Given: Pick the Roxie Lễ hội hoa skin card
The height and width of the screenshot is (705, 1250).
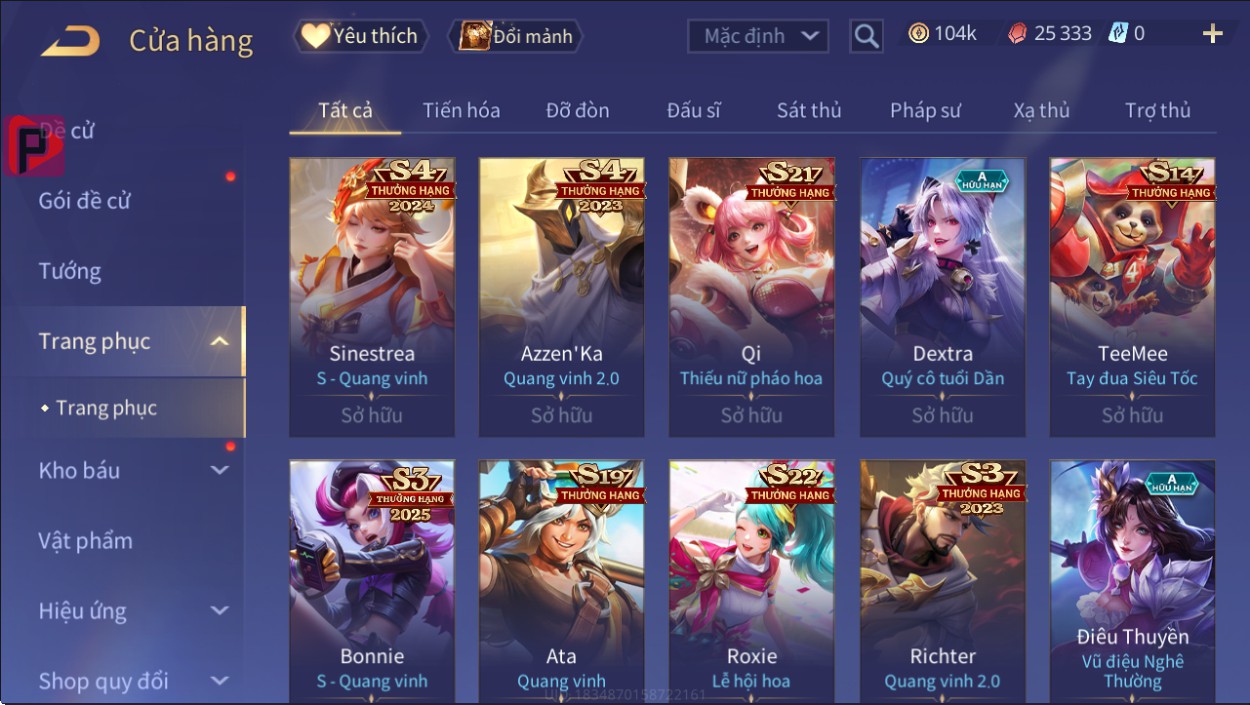Looking at the screenshot, I should point(751,580).
